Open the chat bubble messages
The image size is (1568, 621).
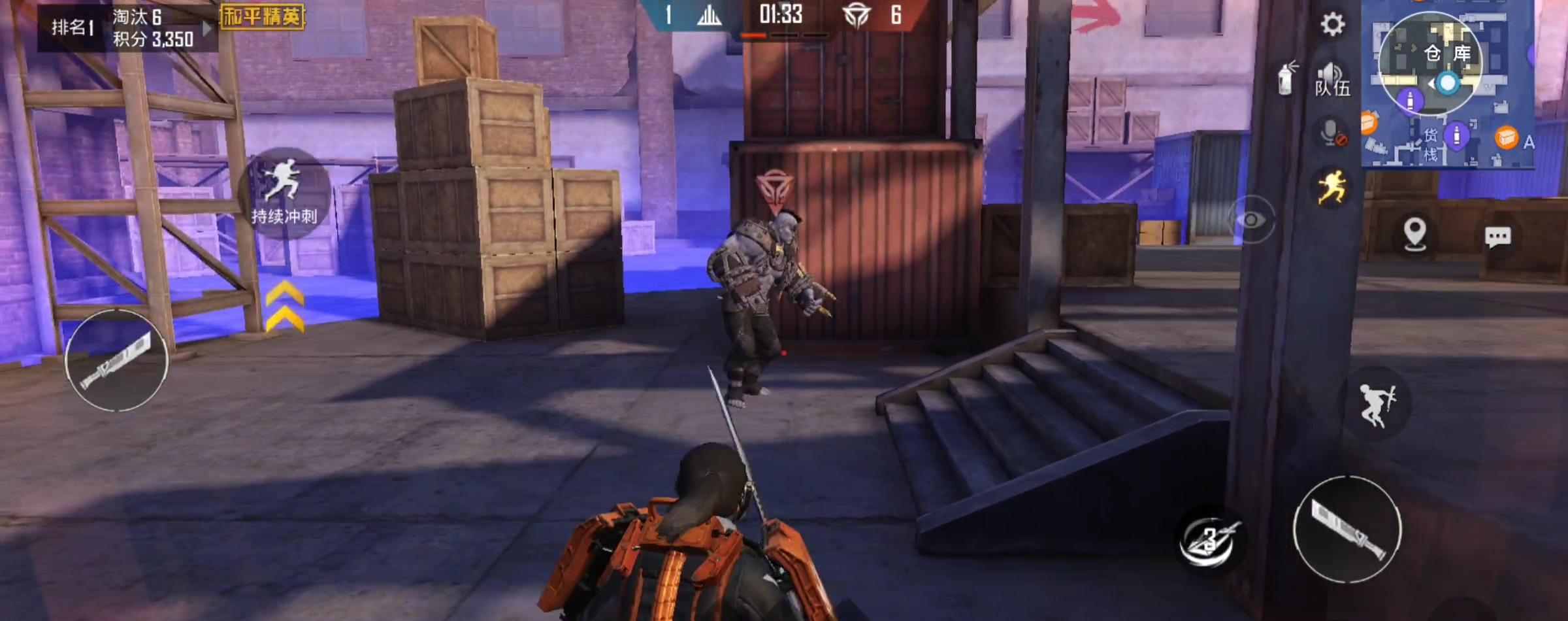pyautogui.click(x=1497, y=236)
